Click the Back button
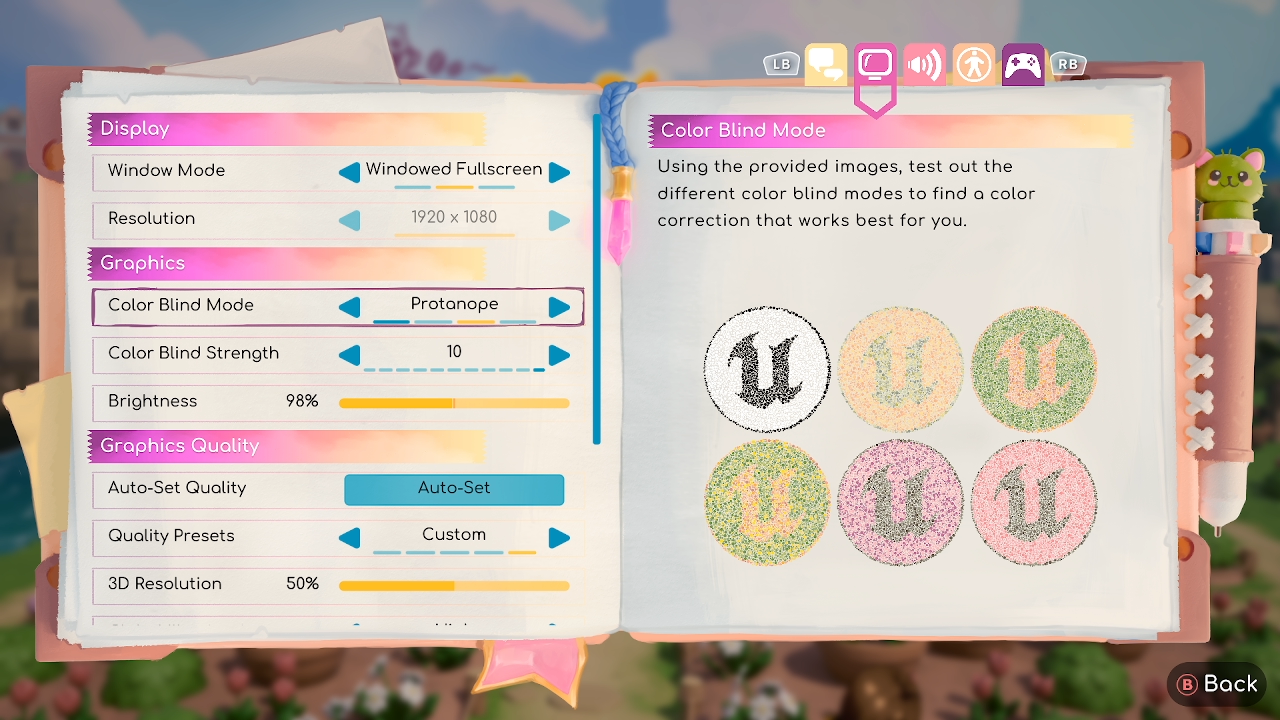Screen dimensions: 1280x720 click(1216, 683)
